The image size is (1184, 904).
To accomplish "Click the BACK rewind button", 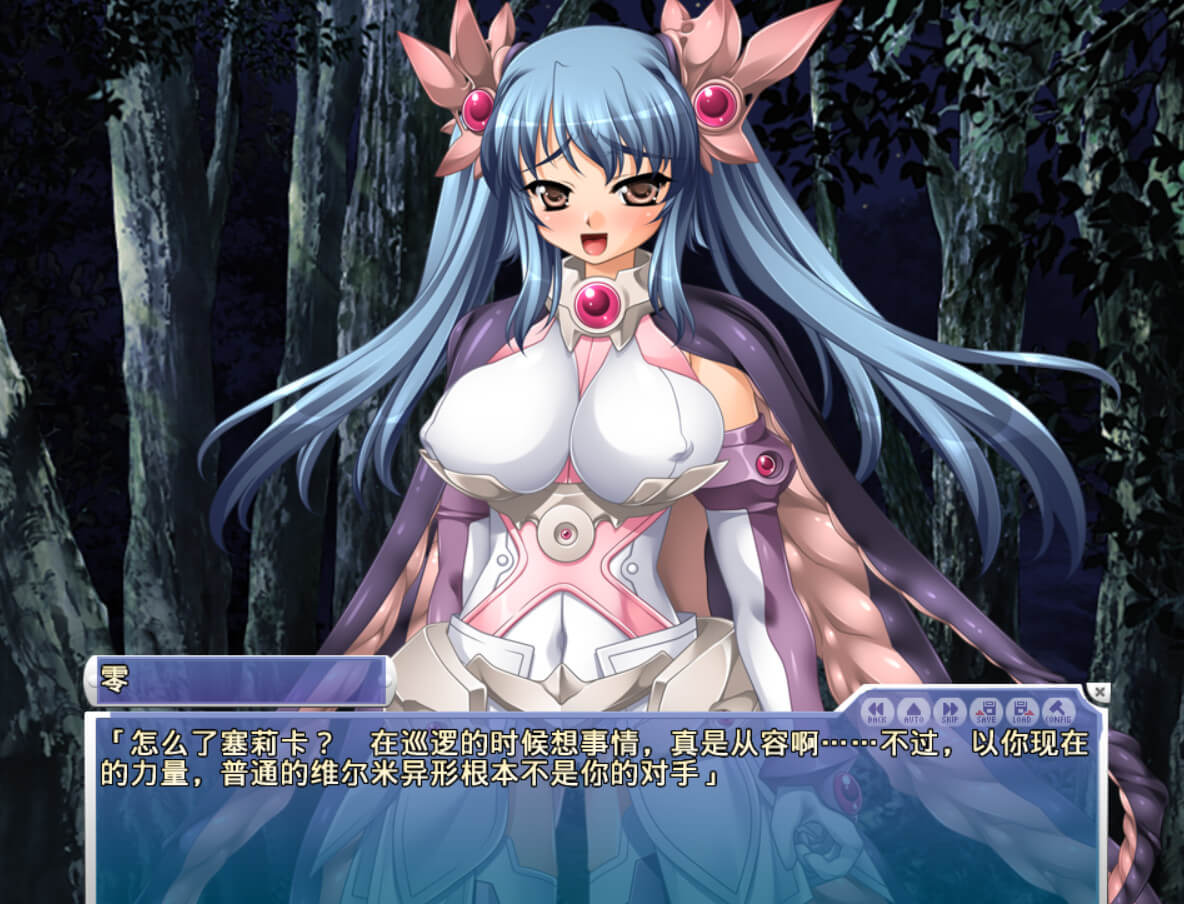I will pos(877,711).
